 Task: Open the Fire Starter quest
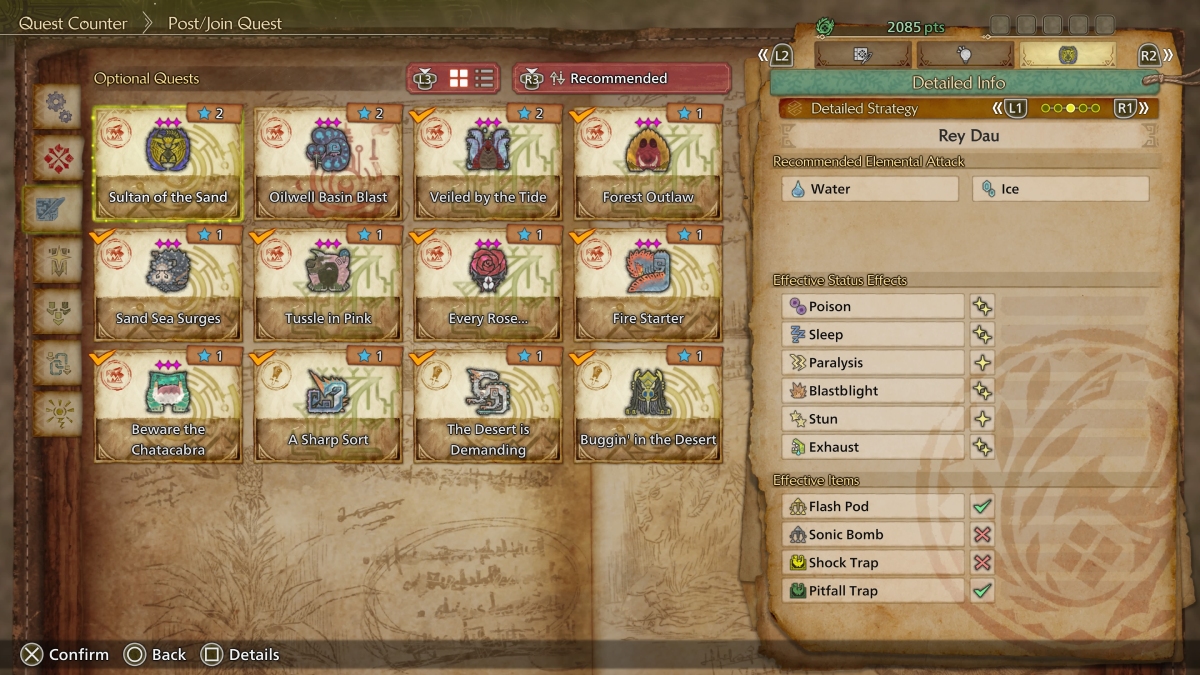click(648, 282)
